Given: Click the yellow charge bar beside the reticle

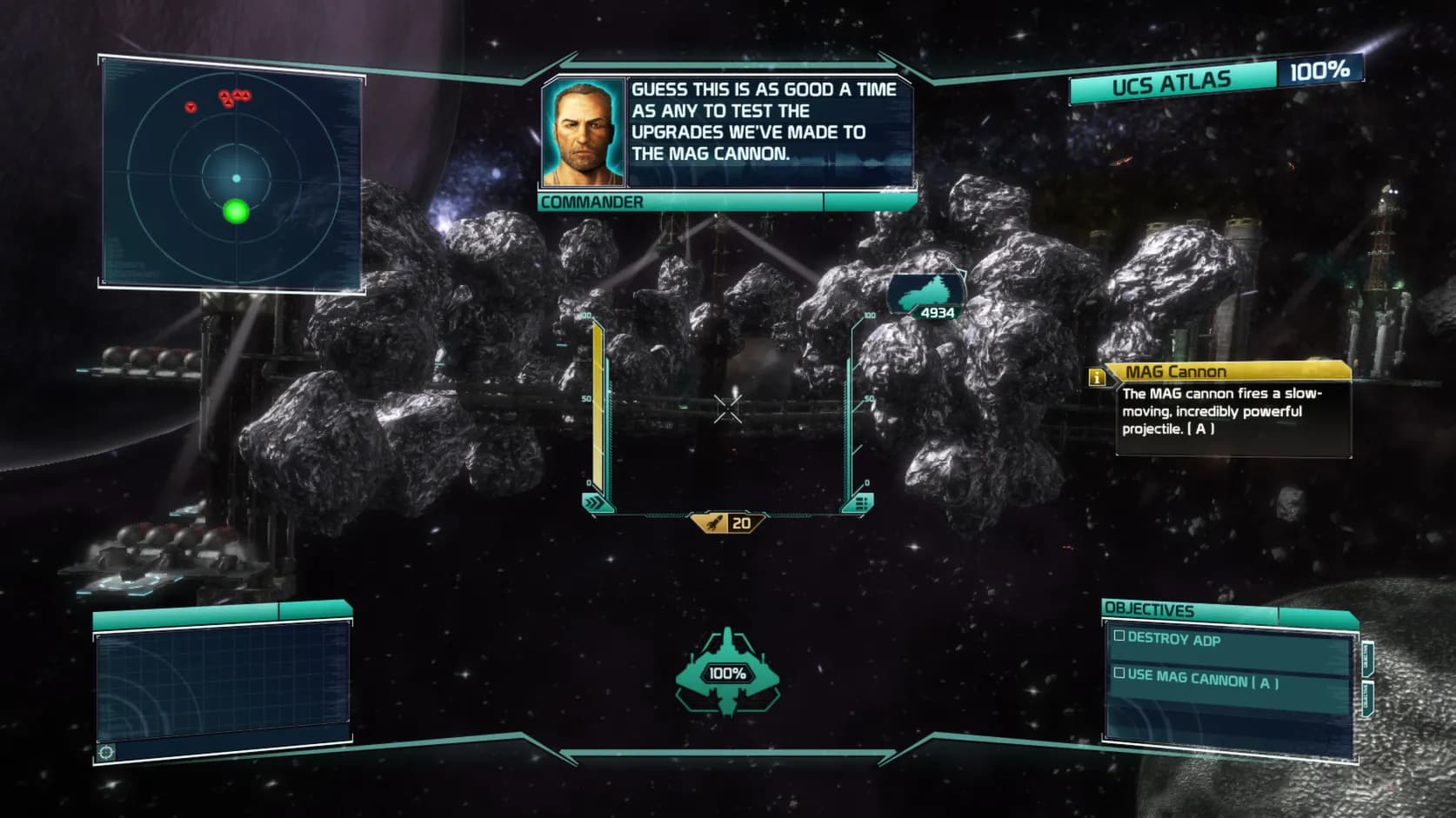Looking at the screenshot, I should pos(597,400).
